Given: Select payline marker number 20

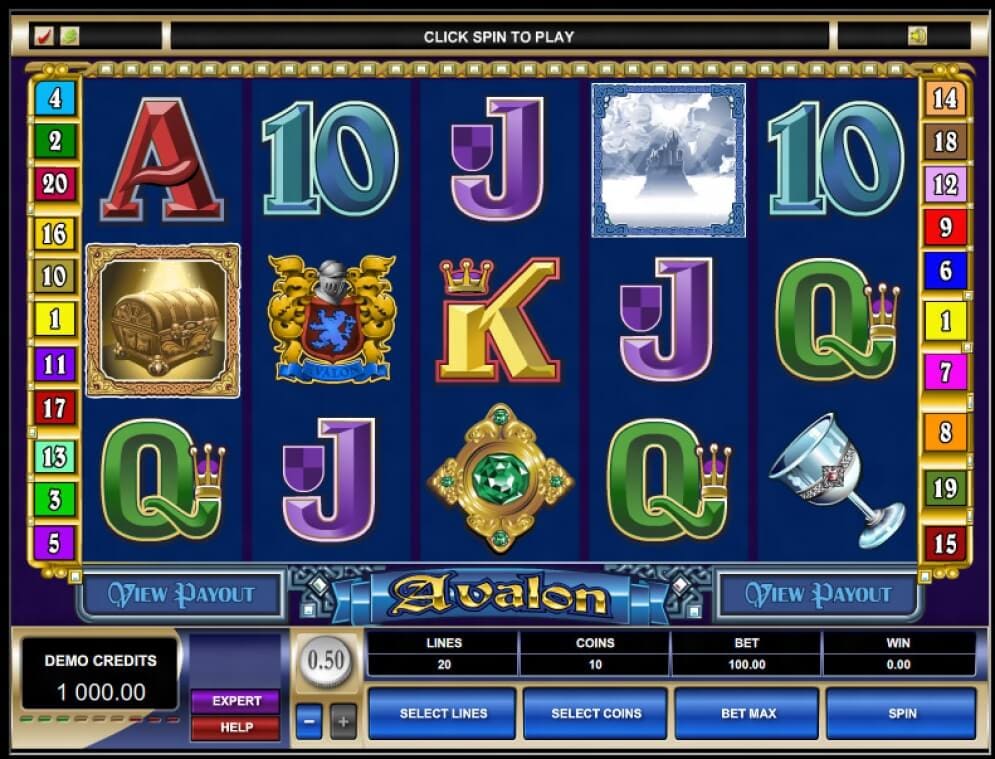Looking at the screenshot, I should (x=55, y=184).
